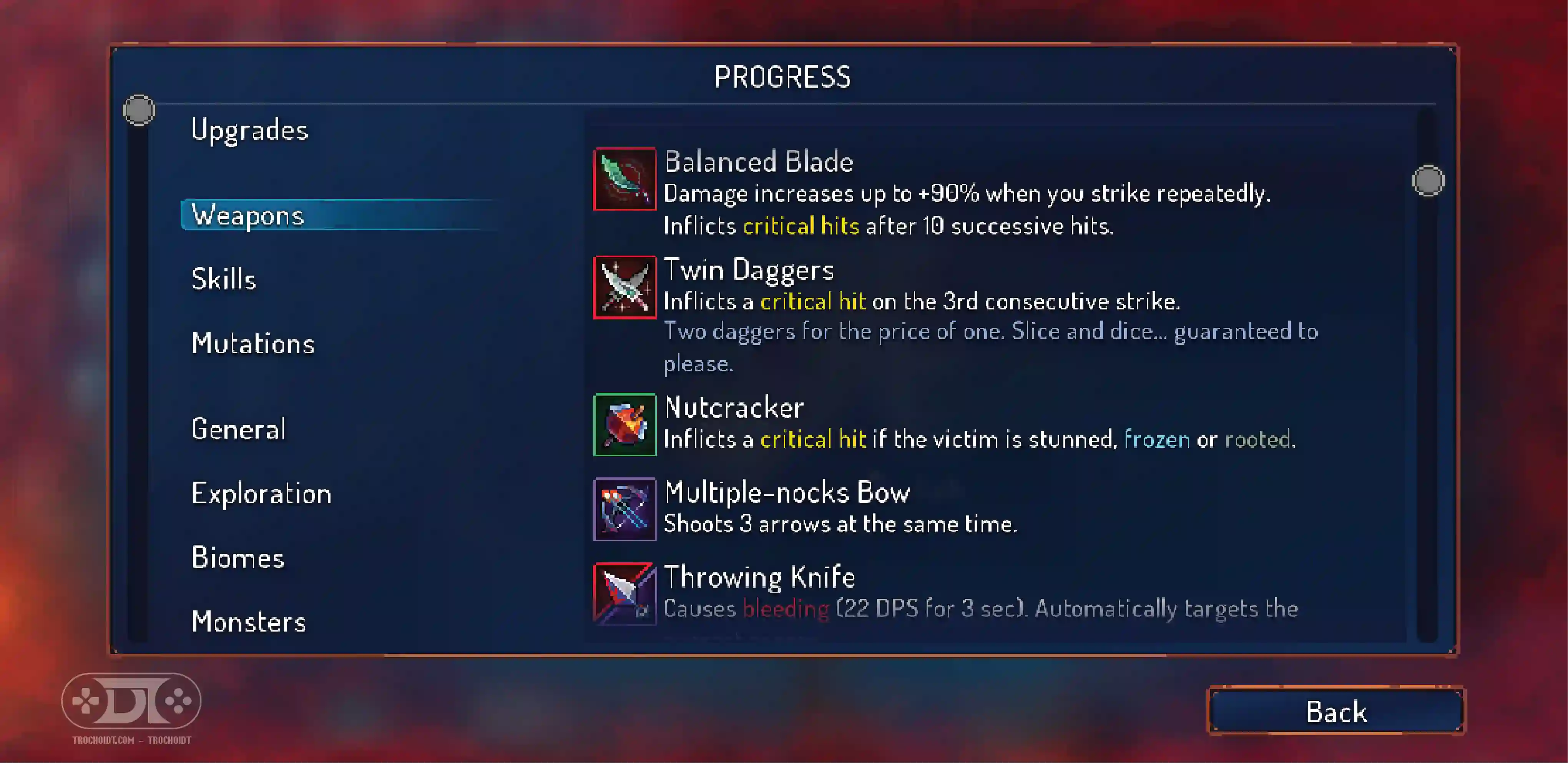The width and height of the screenshot is (1568, 763).
Task: Open the Monsters section
Action: pos(248,622)
